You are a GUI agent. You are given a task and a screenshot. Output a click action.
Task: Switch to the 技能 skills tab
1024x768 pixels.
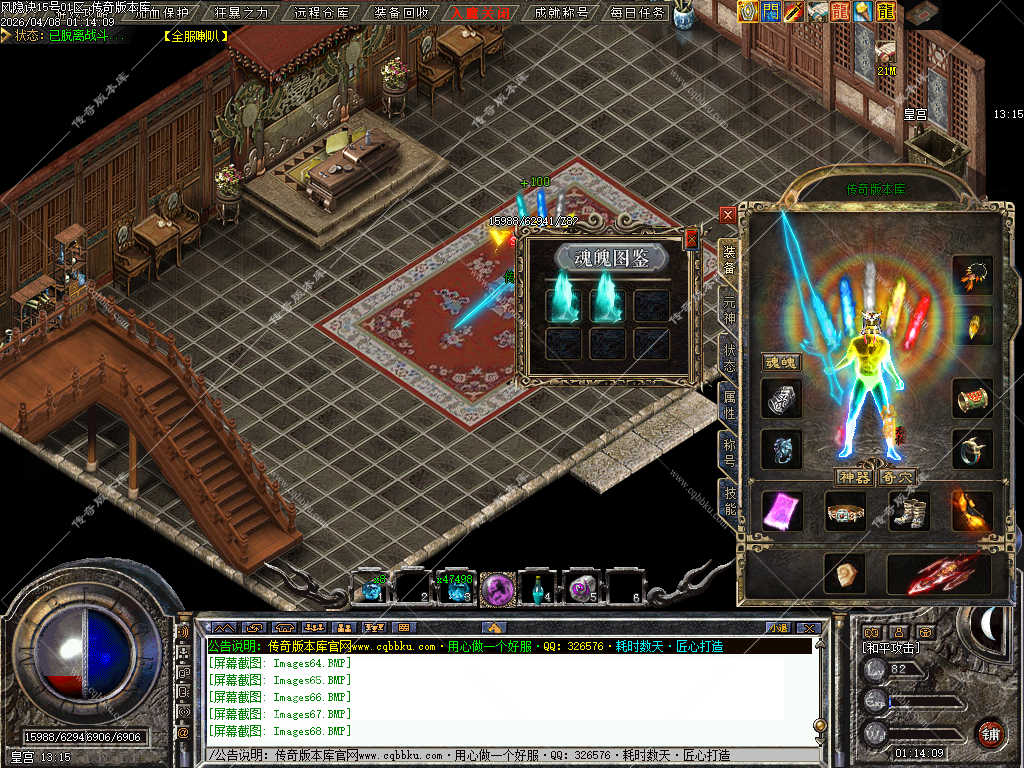click(x=729, y=498)
